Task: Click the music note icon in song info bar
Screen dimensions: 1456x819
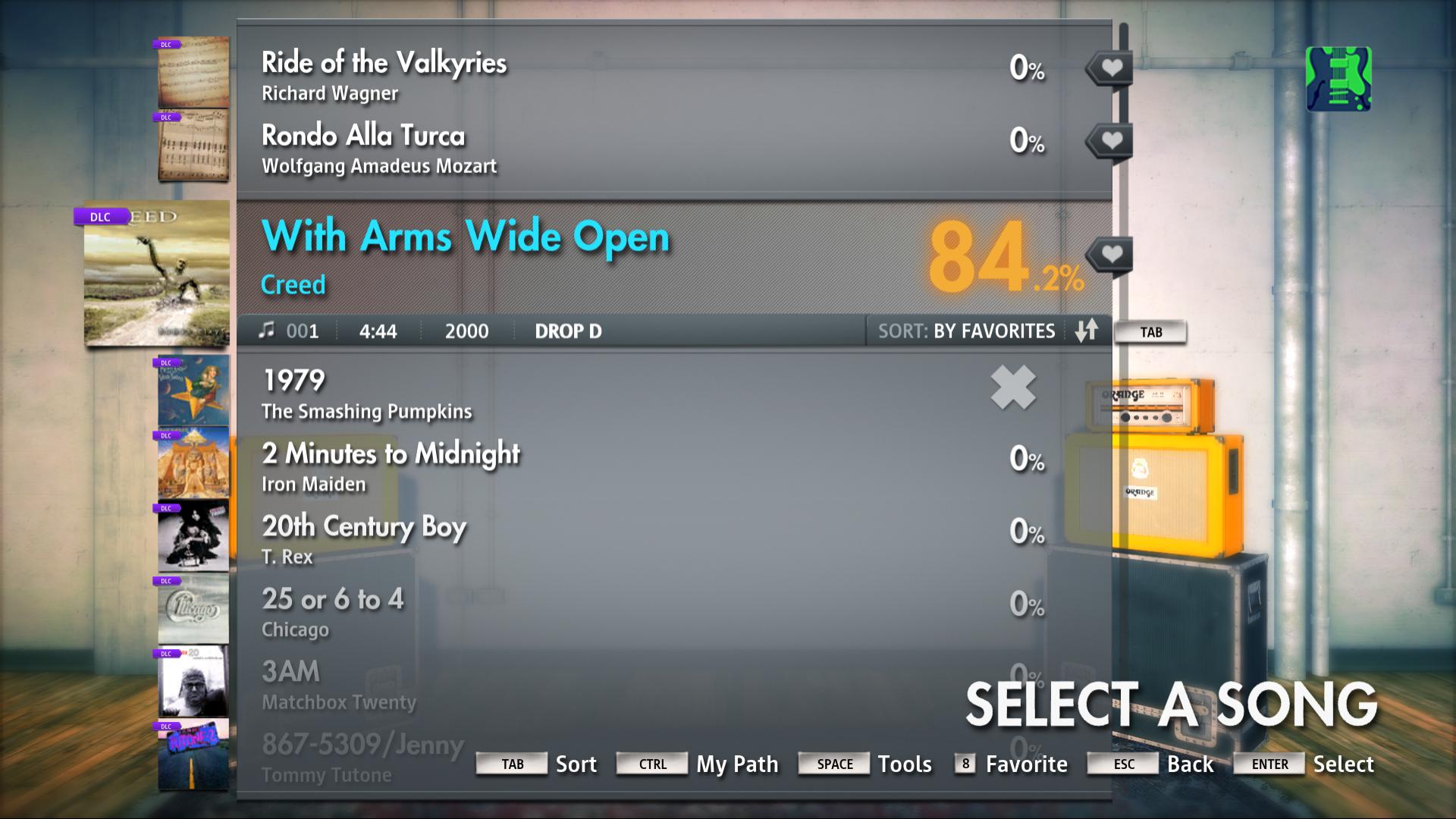Action: 269,330
